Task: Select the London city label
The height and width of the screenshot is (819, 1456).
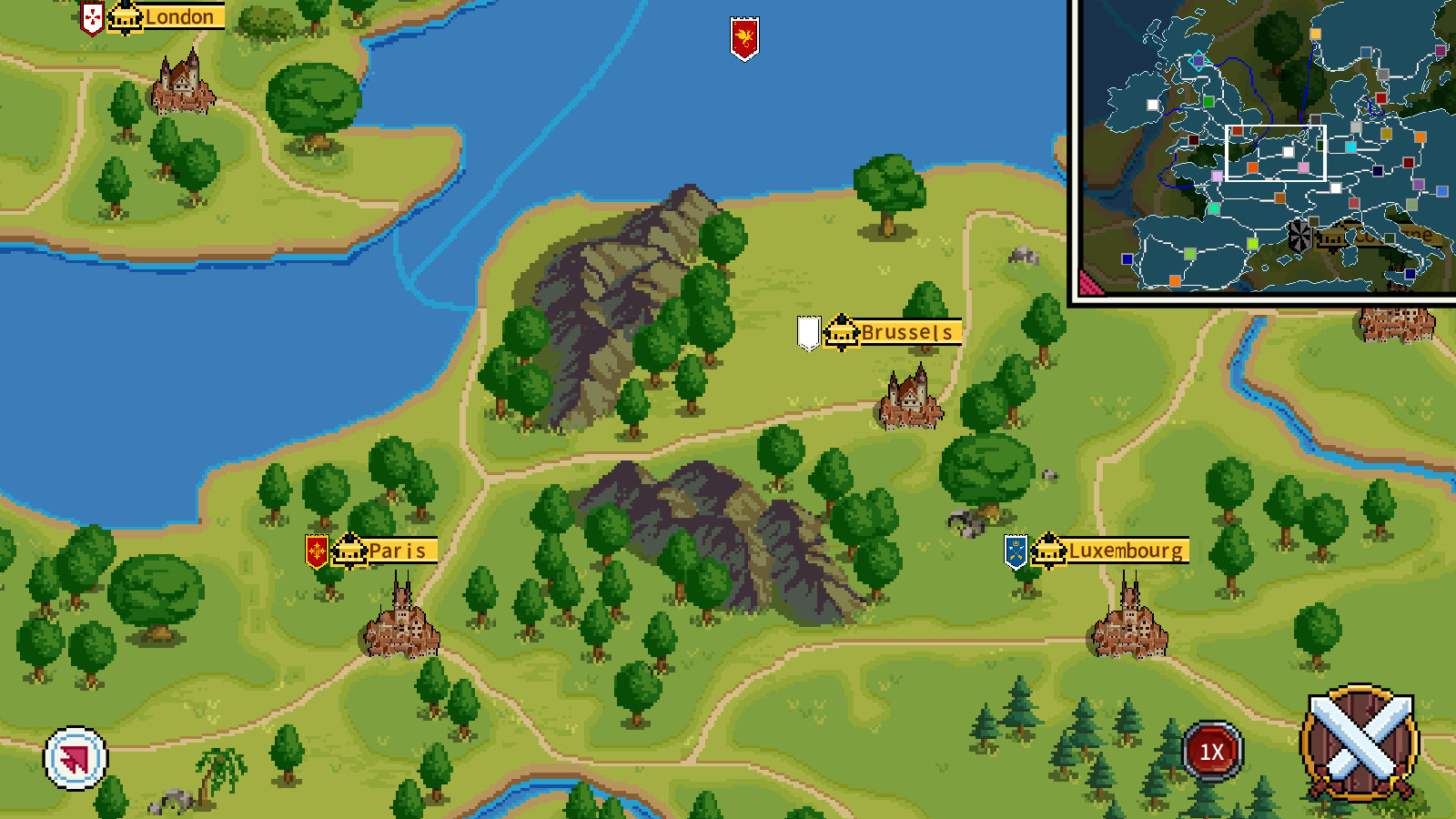Action: (177, 16)
